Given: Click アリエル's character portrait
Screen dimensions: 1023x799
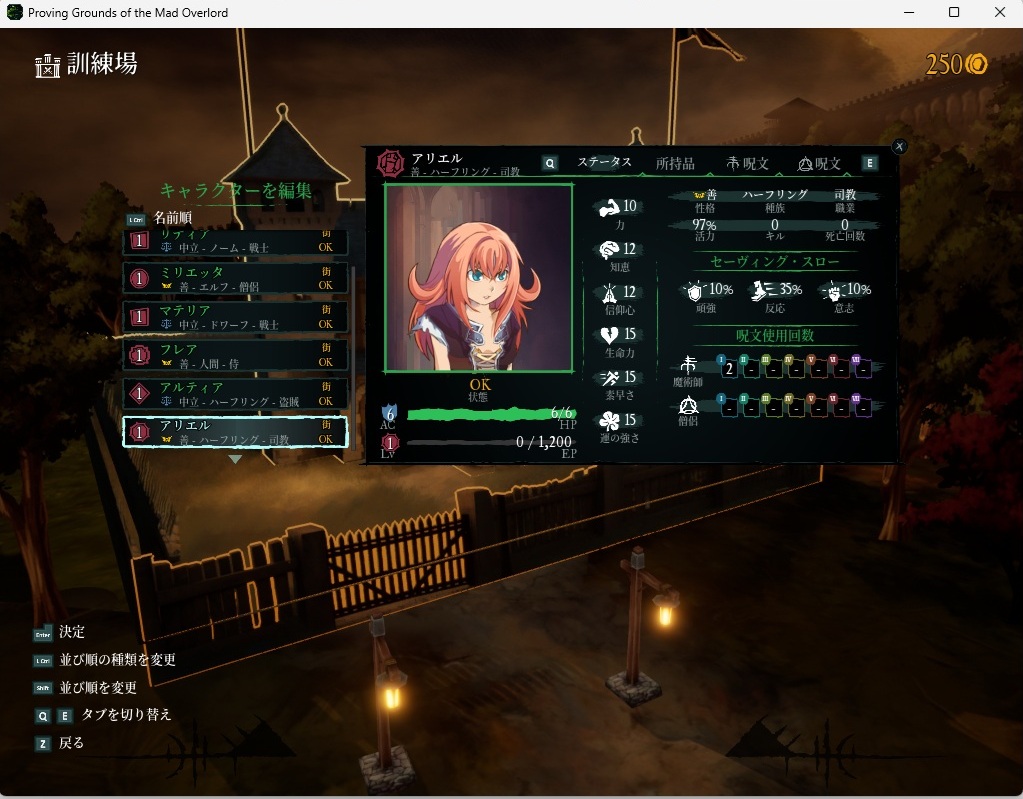Looking at the screenshot, I should (x=478, y=279).
